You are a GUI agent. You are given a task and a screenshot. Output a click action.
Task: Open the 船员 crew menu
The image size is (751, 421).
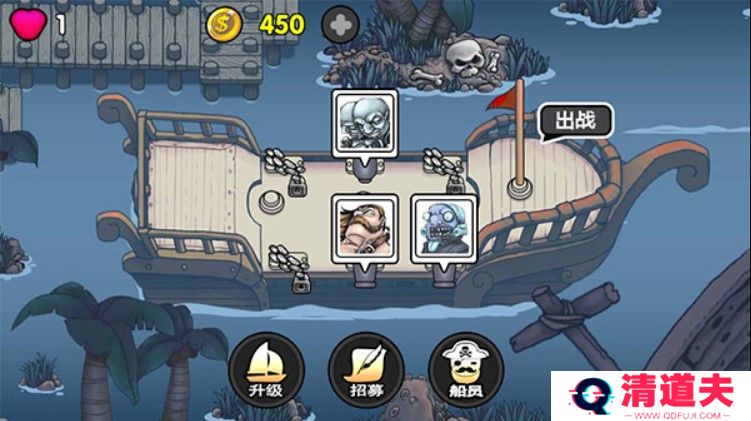pyautogui.click(x=463, y=367)
